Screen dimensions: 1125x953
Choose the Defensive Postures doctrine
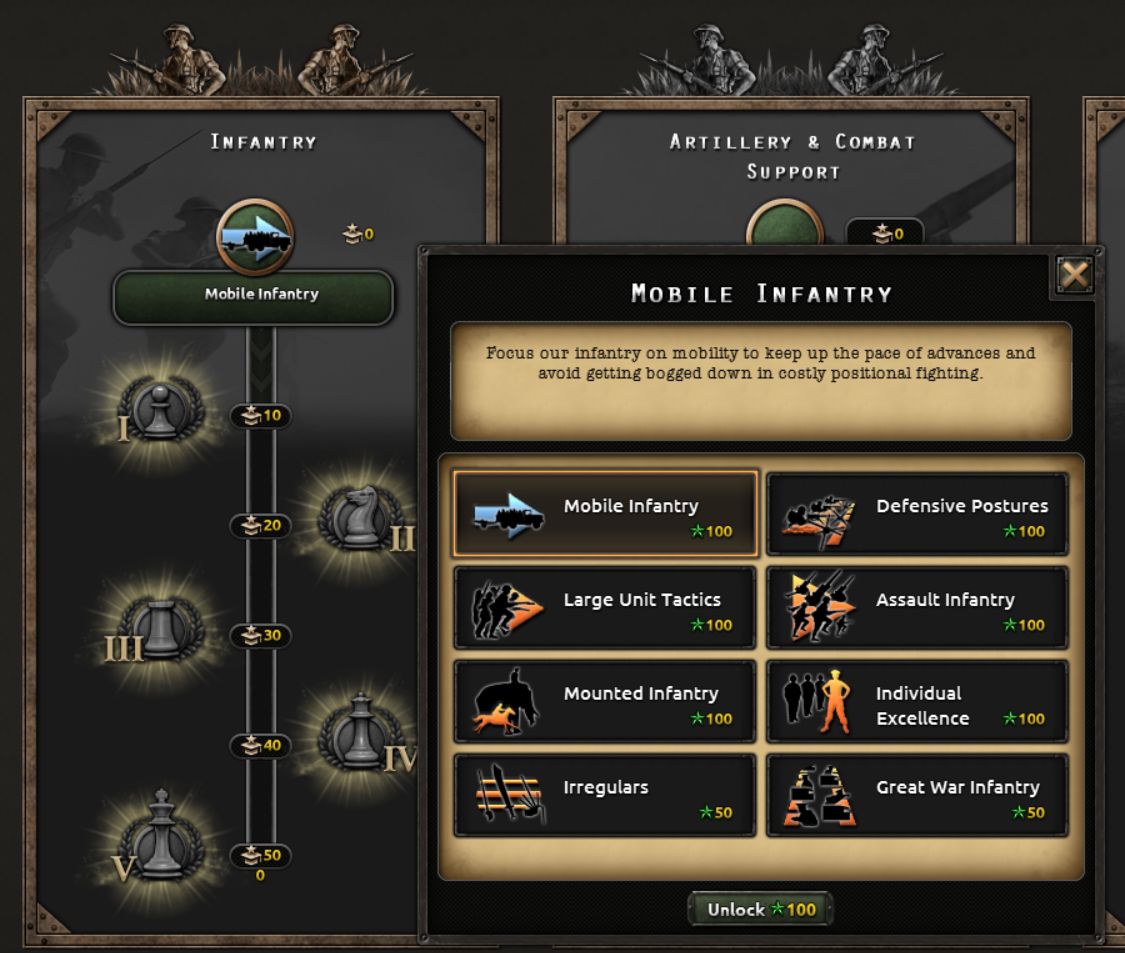917,513
